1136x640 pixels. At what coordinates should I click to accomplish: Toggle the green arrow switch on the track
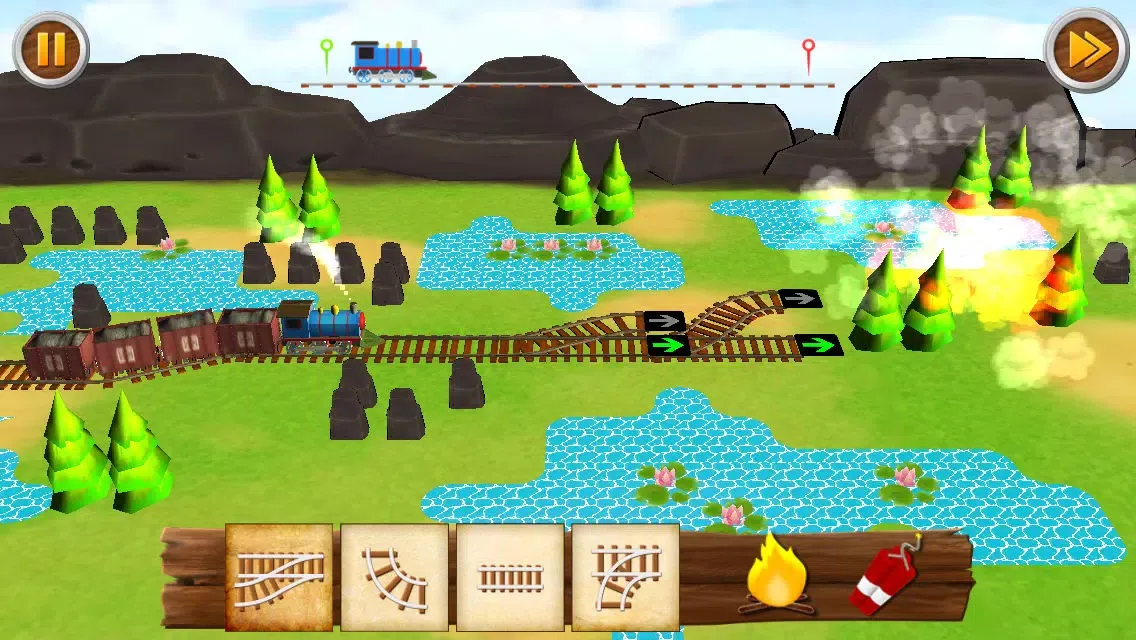[x=667, y=346]
